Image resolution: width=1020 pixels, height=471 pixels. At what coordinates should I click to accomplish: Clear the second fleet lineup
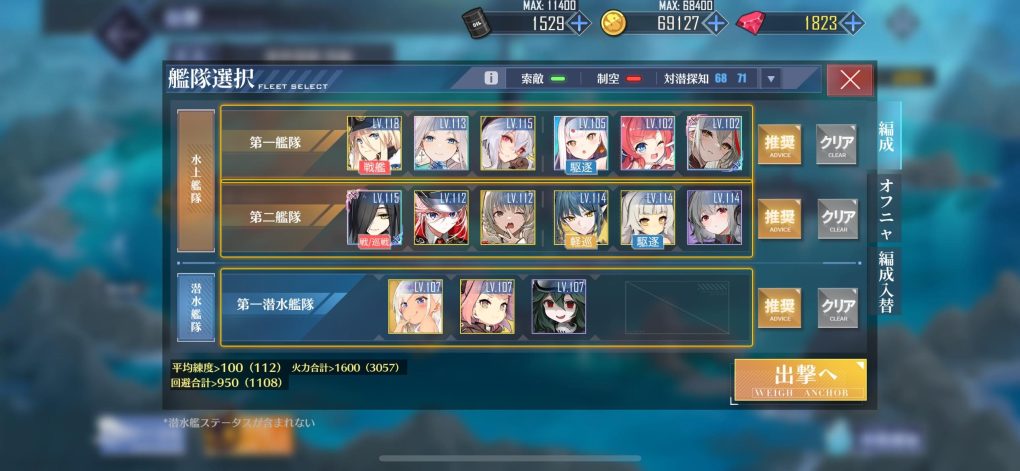(836, 218)
